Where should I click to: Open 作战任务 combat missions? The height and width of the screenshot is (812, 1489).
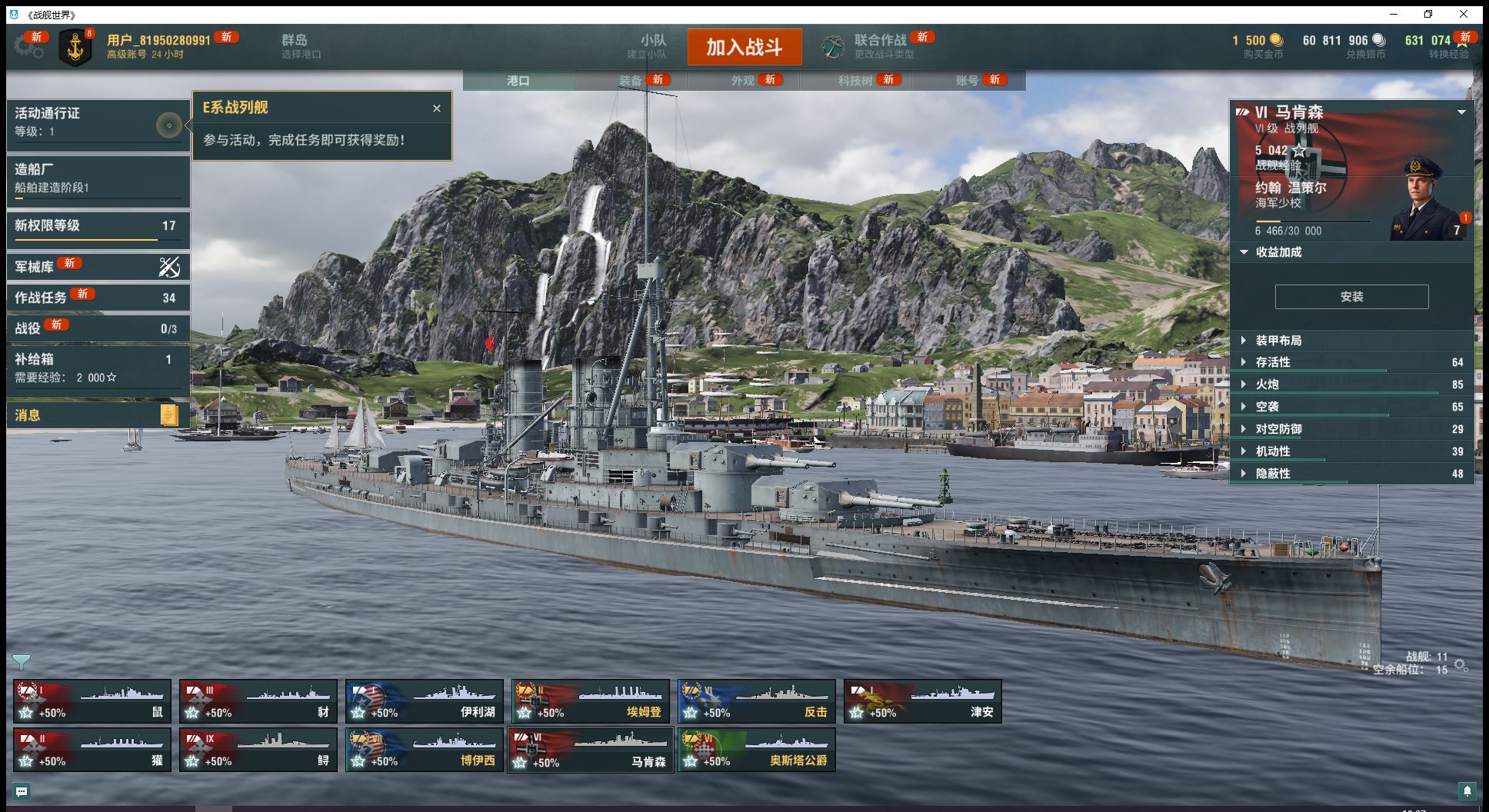(98, 298)
